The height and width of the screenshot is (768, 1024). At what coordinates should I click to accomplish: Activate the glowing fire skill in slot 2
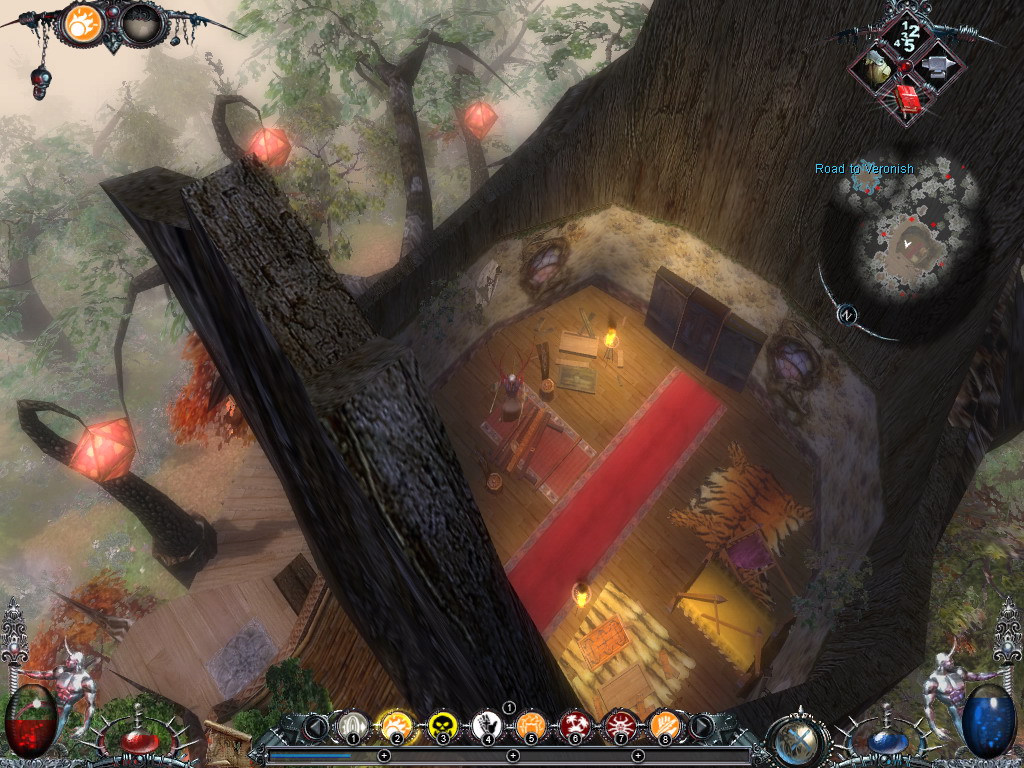coord(395,725)
